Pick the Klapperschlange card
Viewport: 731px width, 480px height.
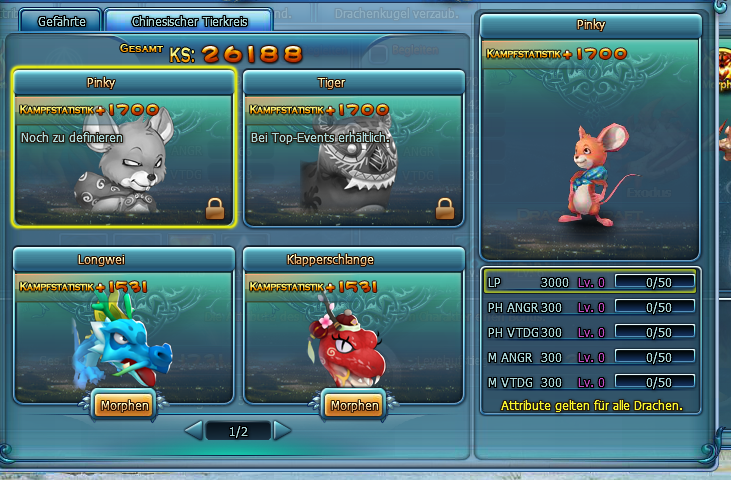point(354,325)
